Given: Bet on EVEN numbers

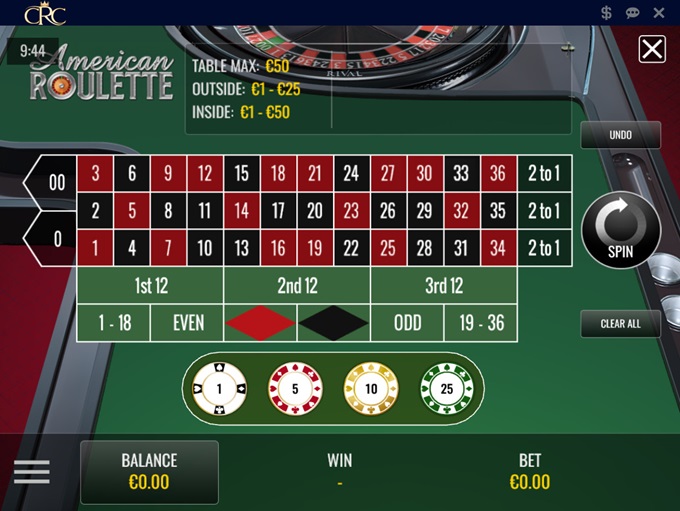Looking at the screenshot, I should tap(188, 323).
